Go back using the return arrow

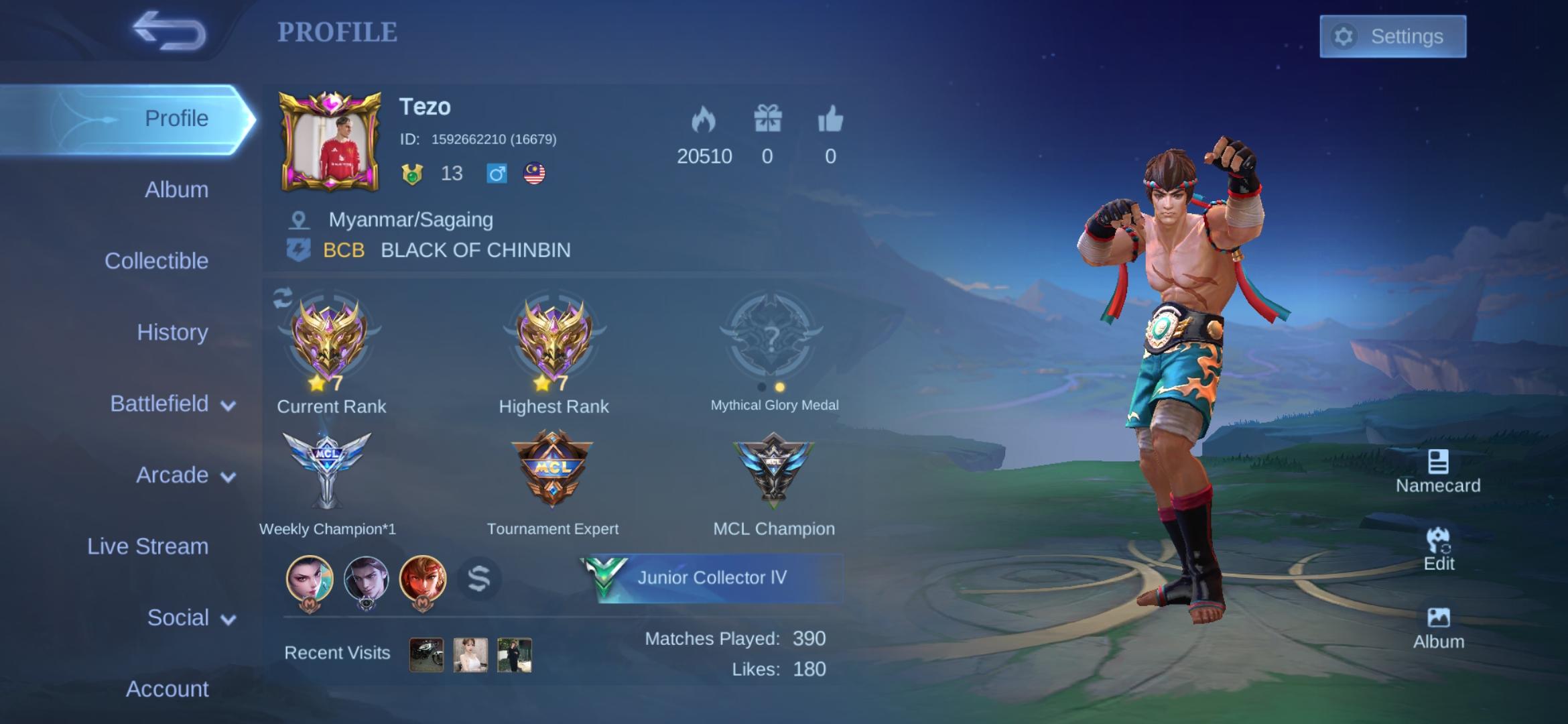point(169,31)
